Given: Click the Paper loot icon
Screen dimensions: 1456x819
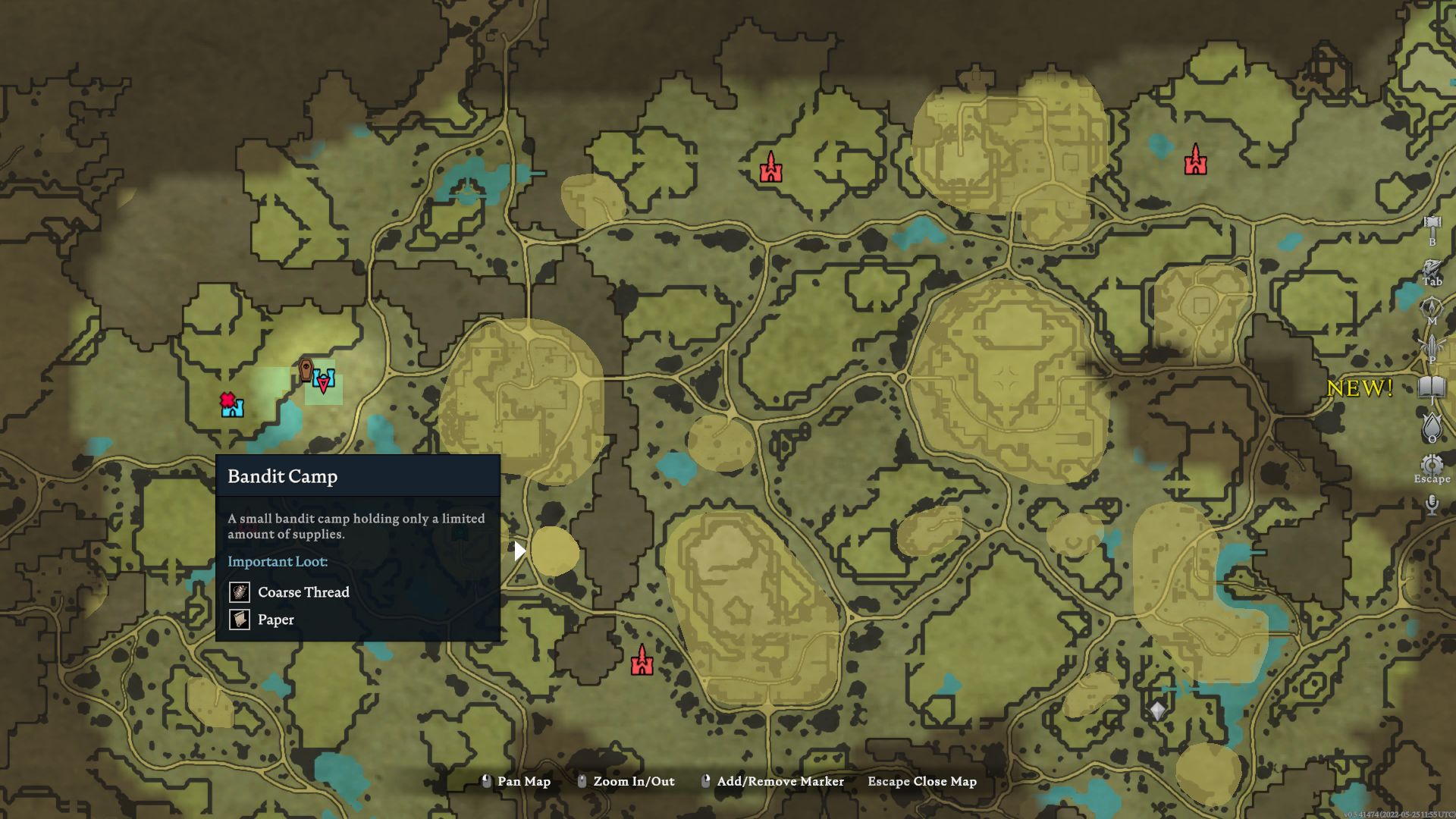Looking at the screenshot, I should click(239, 620).
